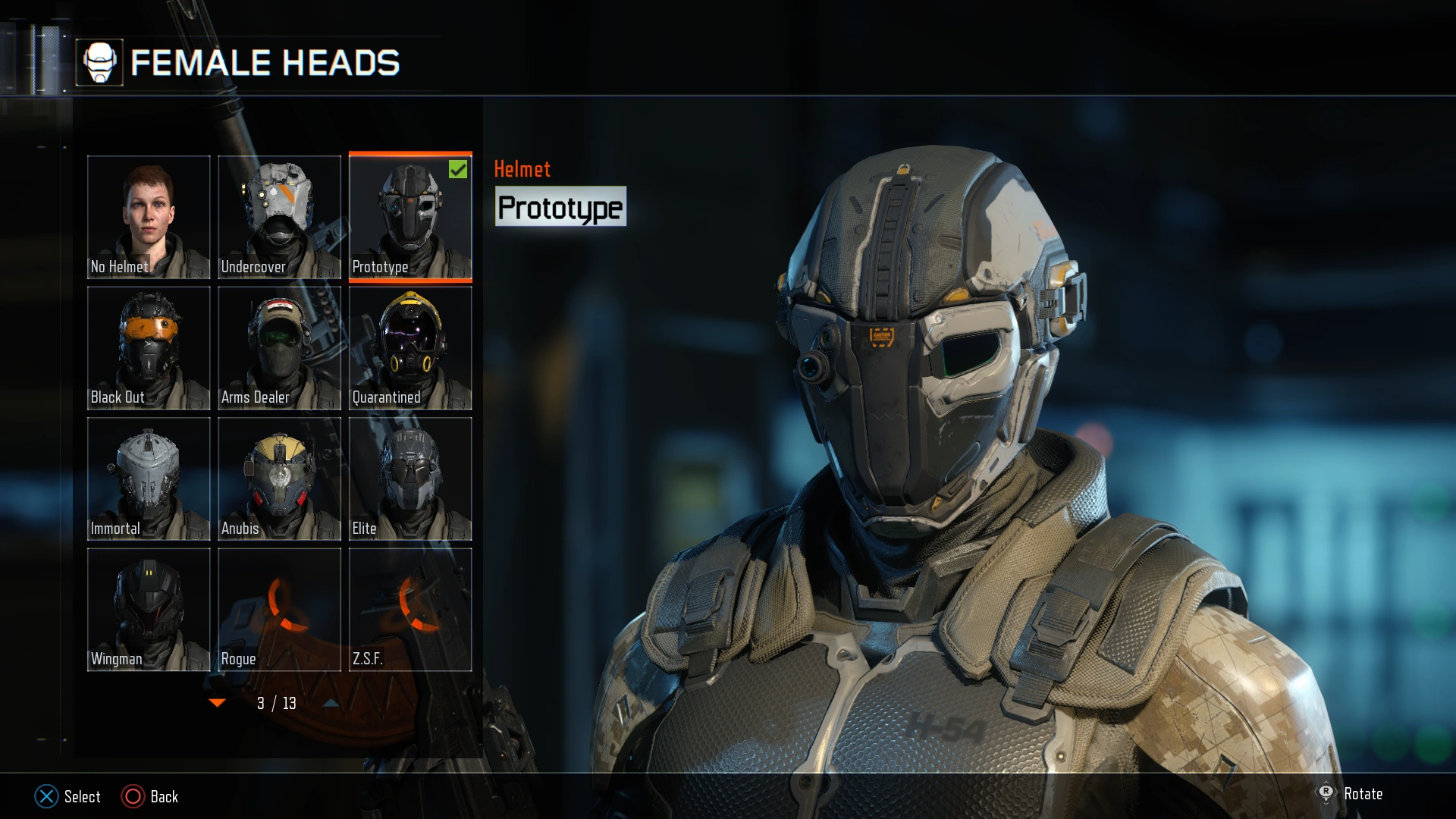Click the orange previous-page arrow
1456x819 pixels.
coord(218,703)
